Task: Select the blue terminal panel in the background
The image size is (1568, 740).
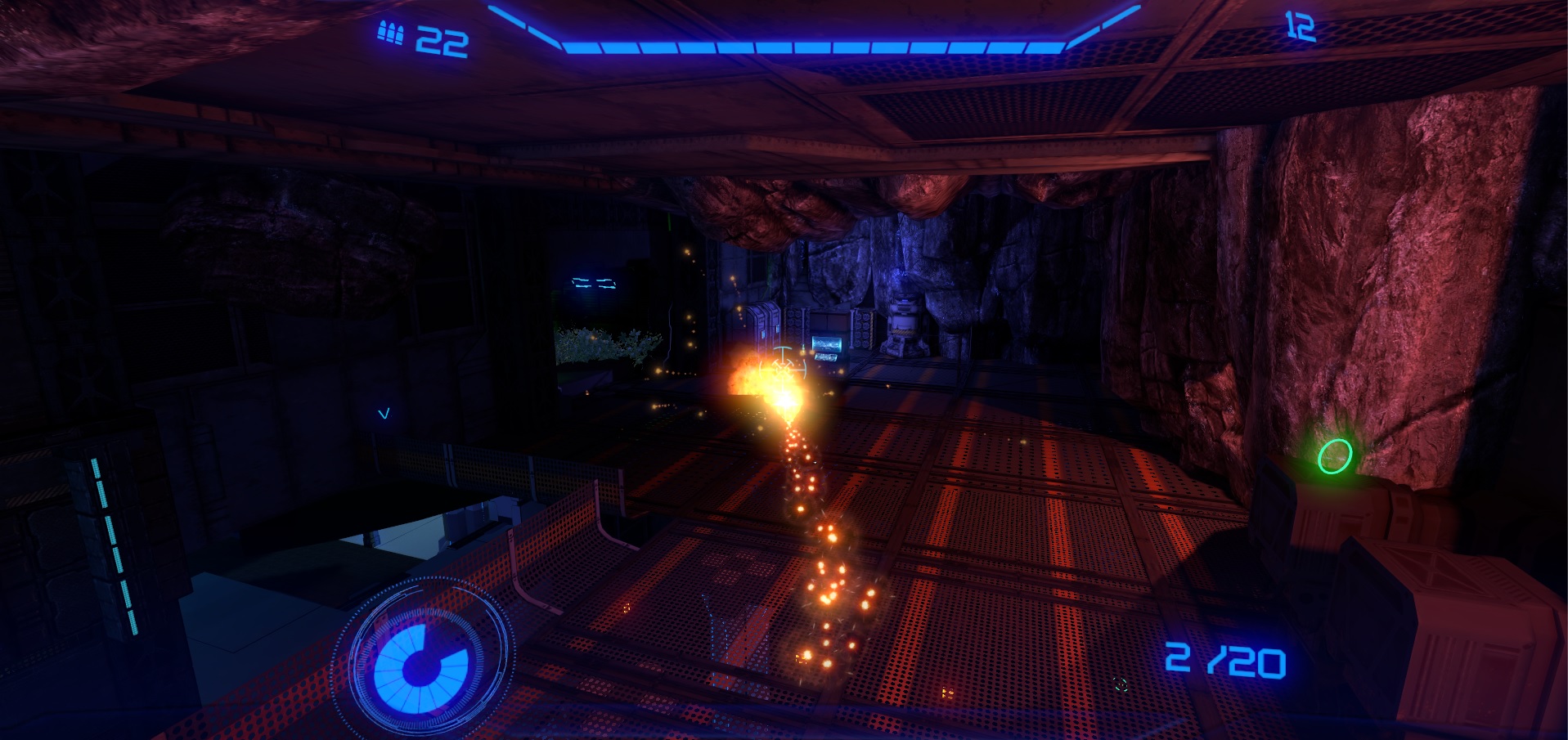Action: (x=593, y=285)
